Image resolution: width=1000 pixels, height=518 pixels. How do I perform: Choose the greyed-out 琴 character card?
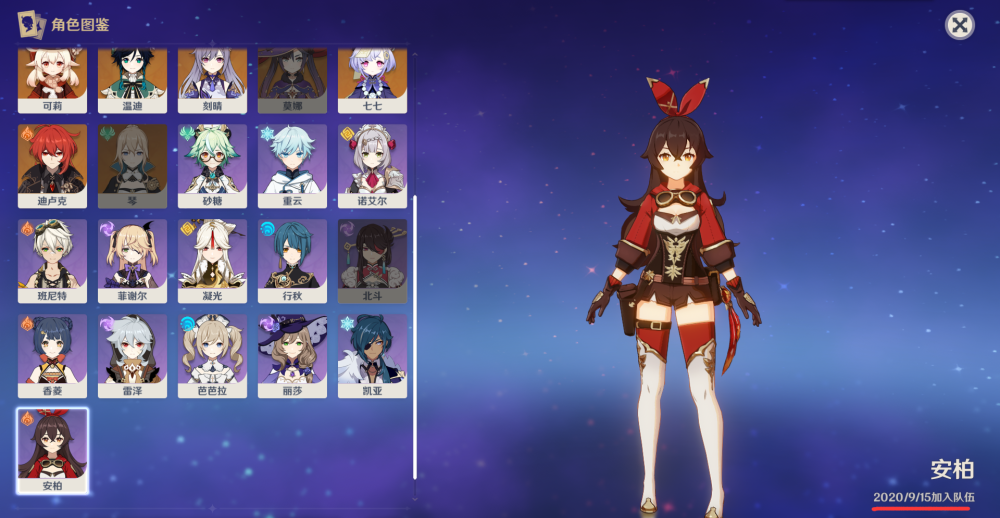click(132, 165)
